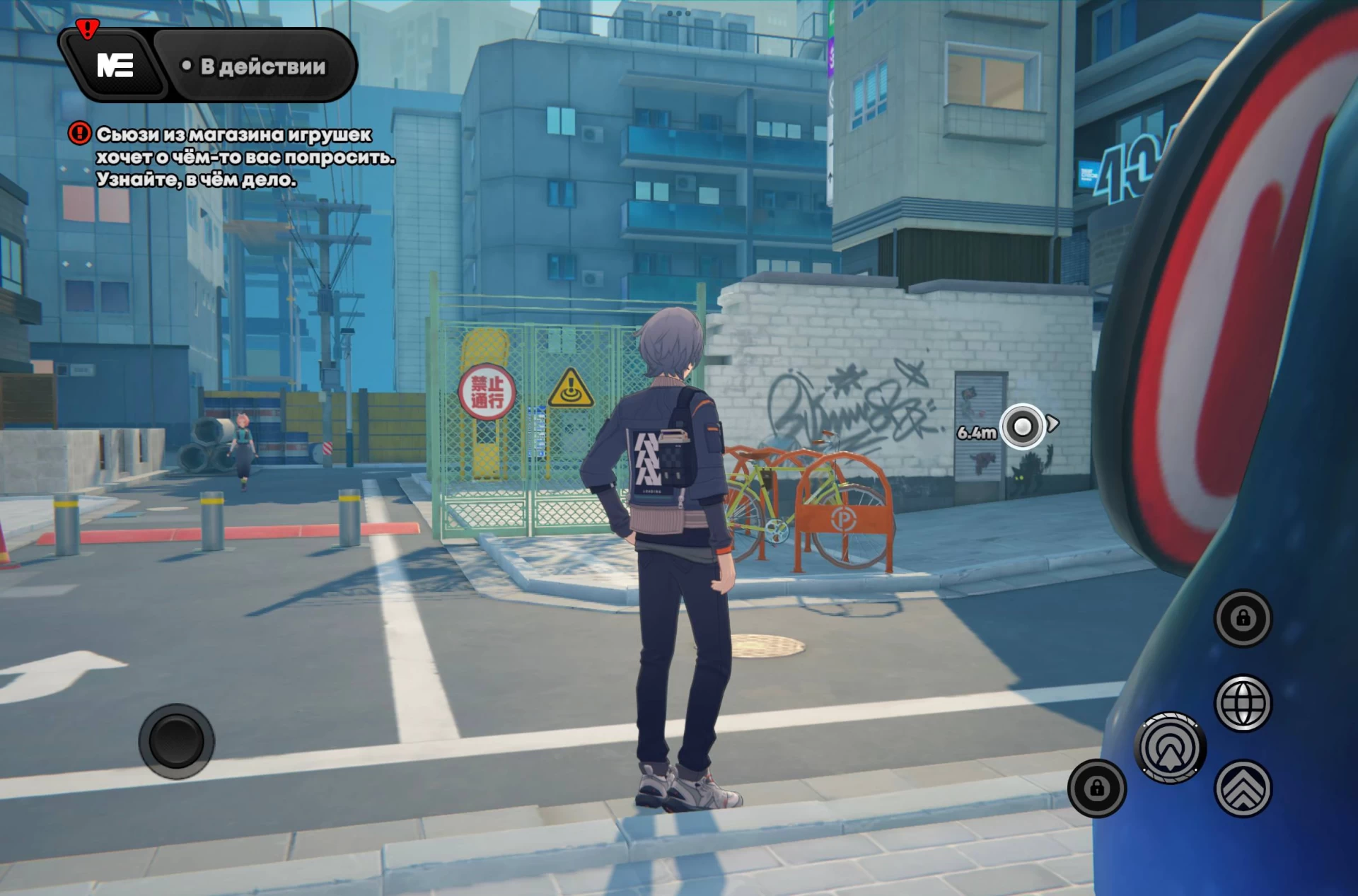Tap the large round arrow action button
The image size is (1358, 896).
(1170, 748)
